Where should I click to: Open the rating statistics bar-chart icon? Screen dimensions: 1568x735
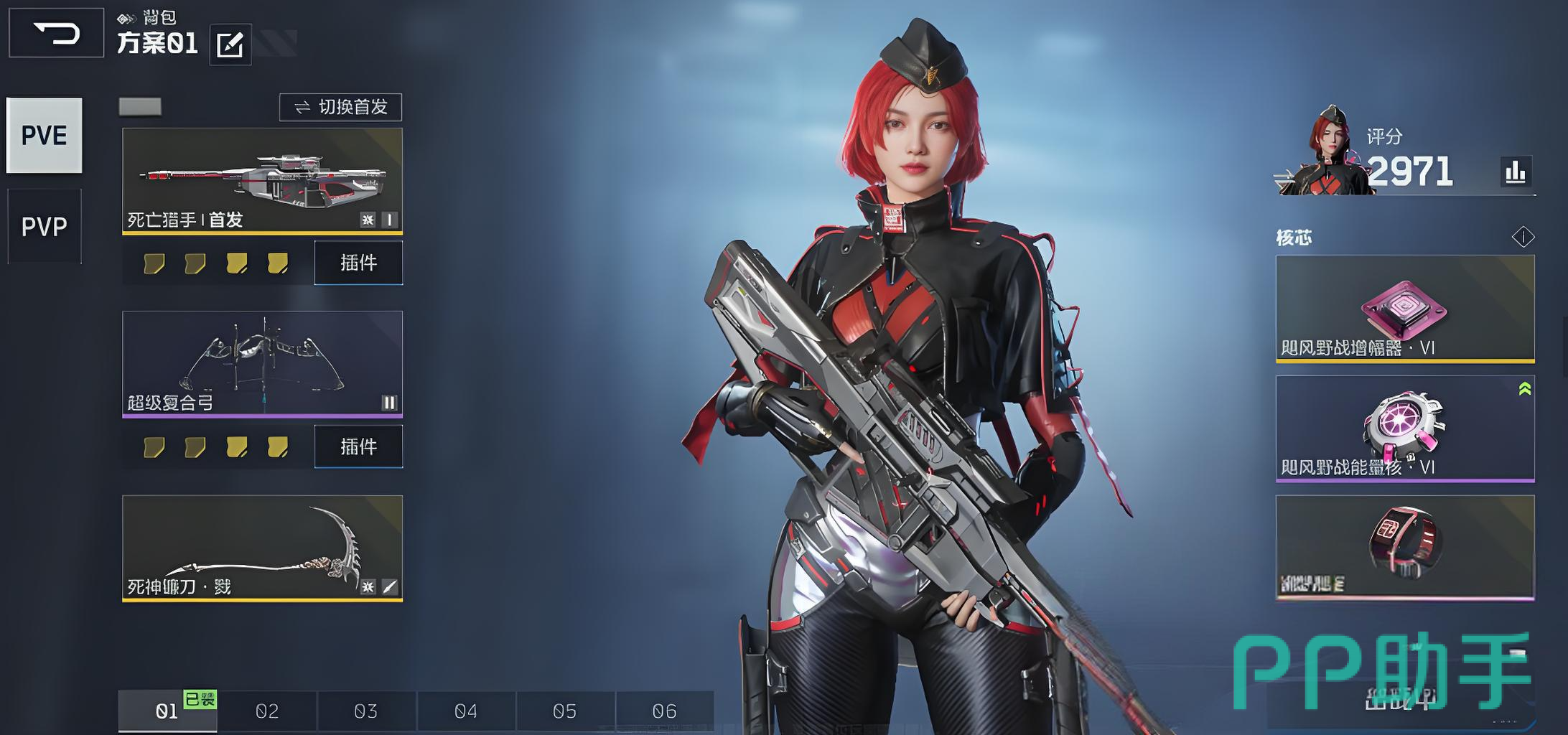(1515, 172)
